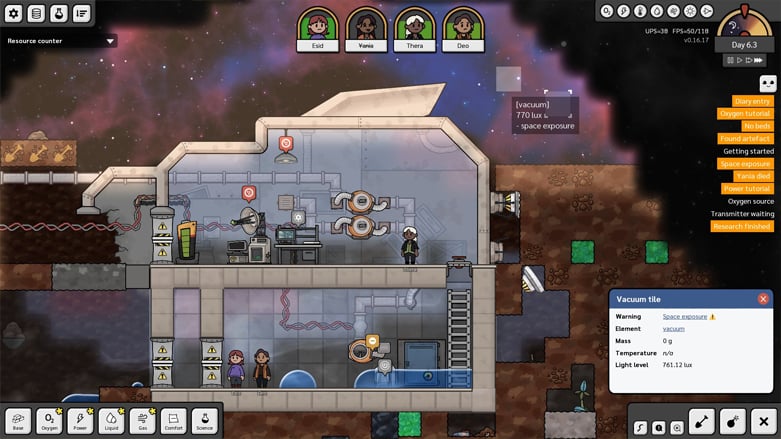
Task: Open the Research finished notification
Action: [x=742, y=226]
